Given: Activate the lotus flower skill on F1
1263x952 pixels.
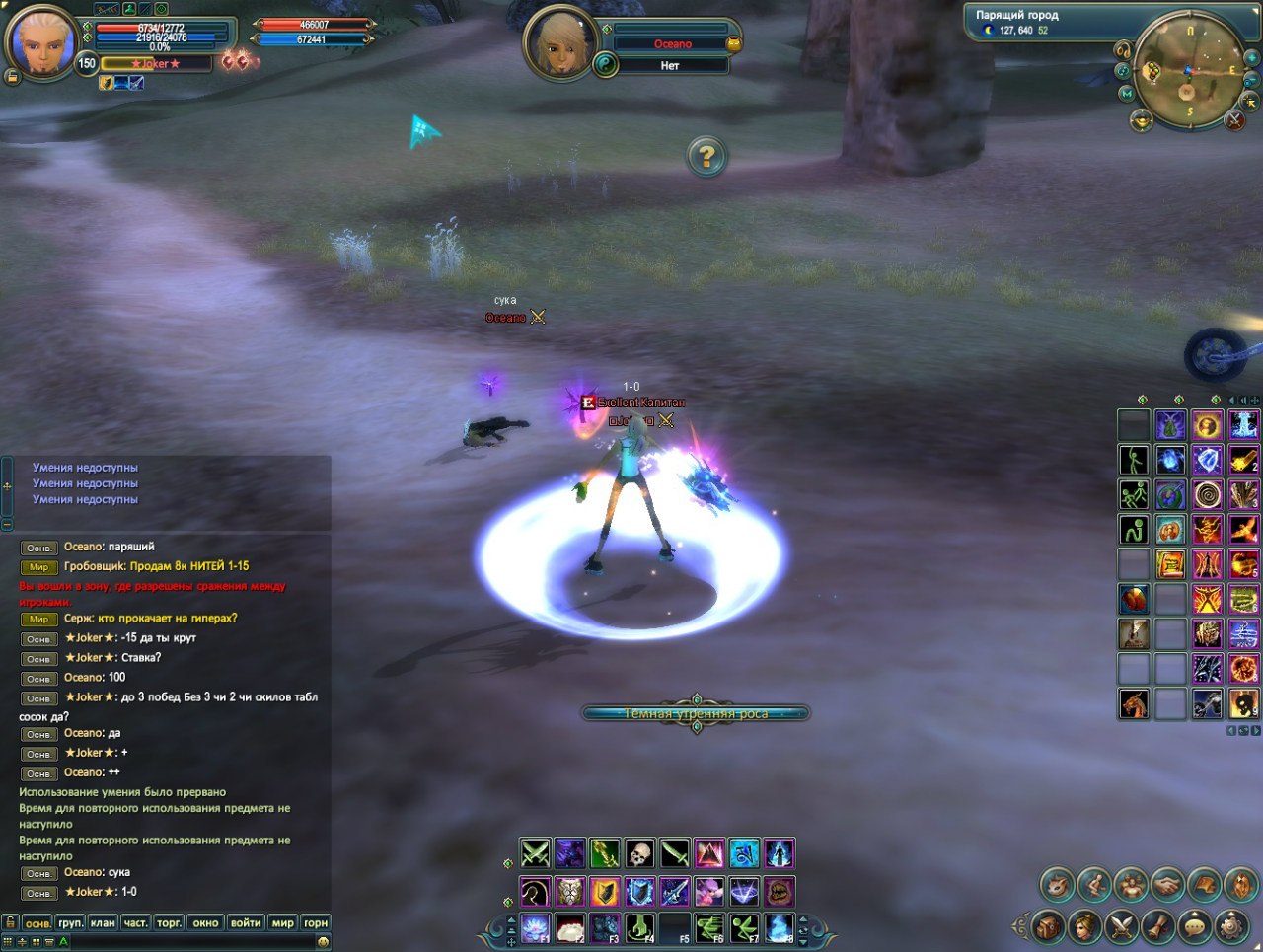Looking at the screenshot, I should 535,927.
